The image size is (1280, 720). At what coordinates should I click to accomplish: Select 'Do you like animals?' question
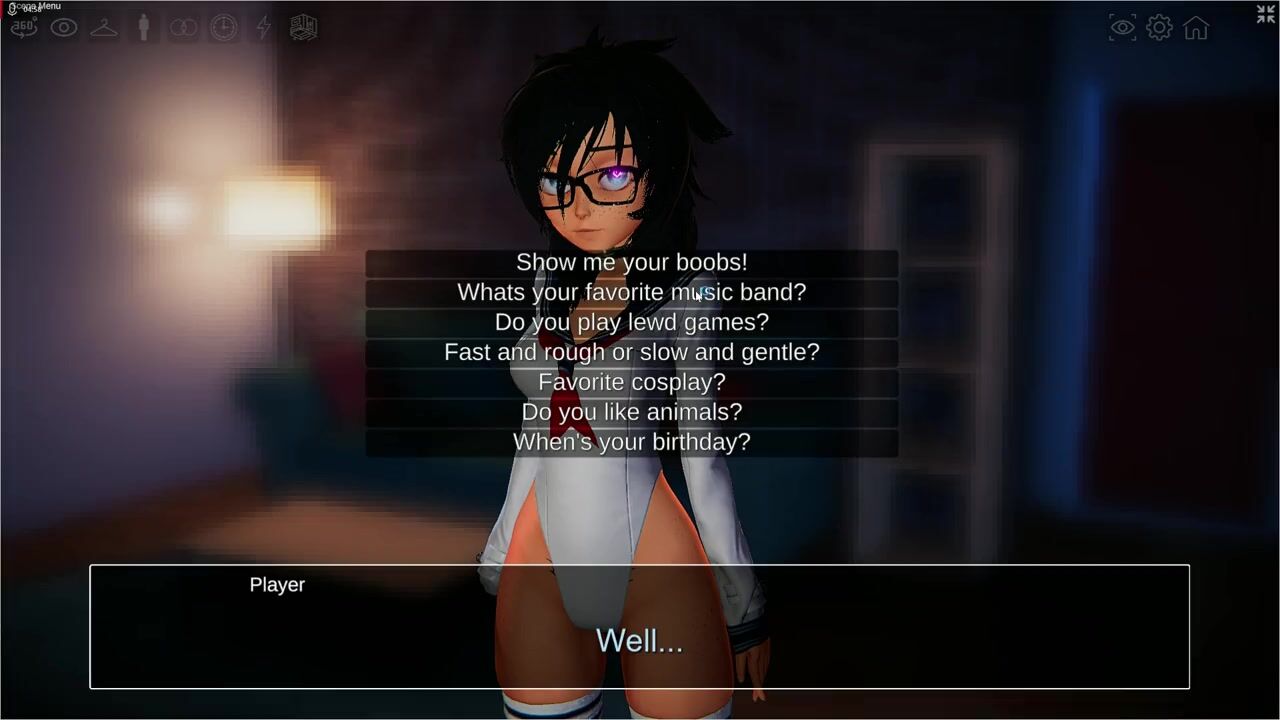pyautogui.click(x=631, y=412)
